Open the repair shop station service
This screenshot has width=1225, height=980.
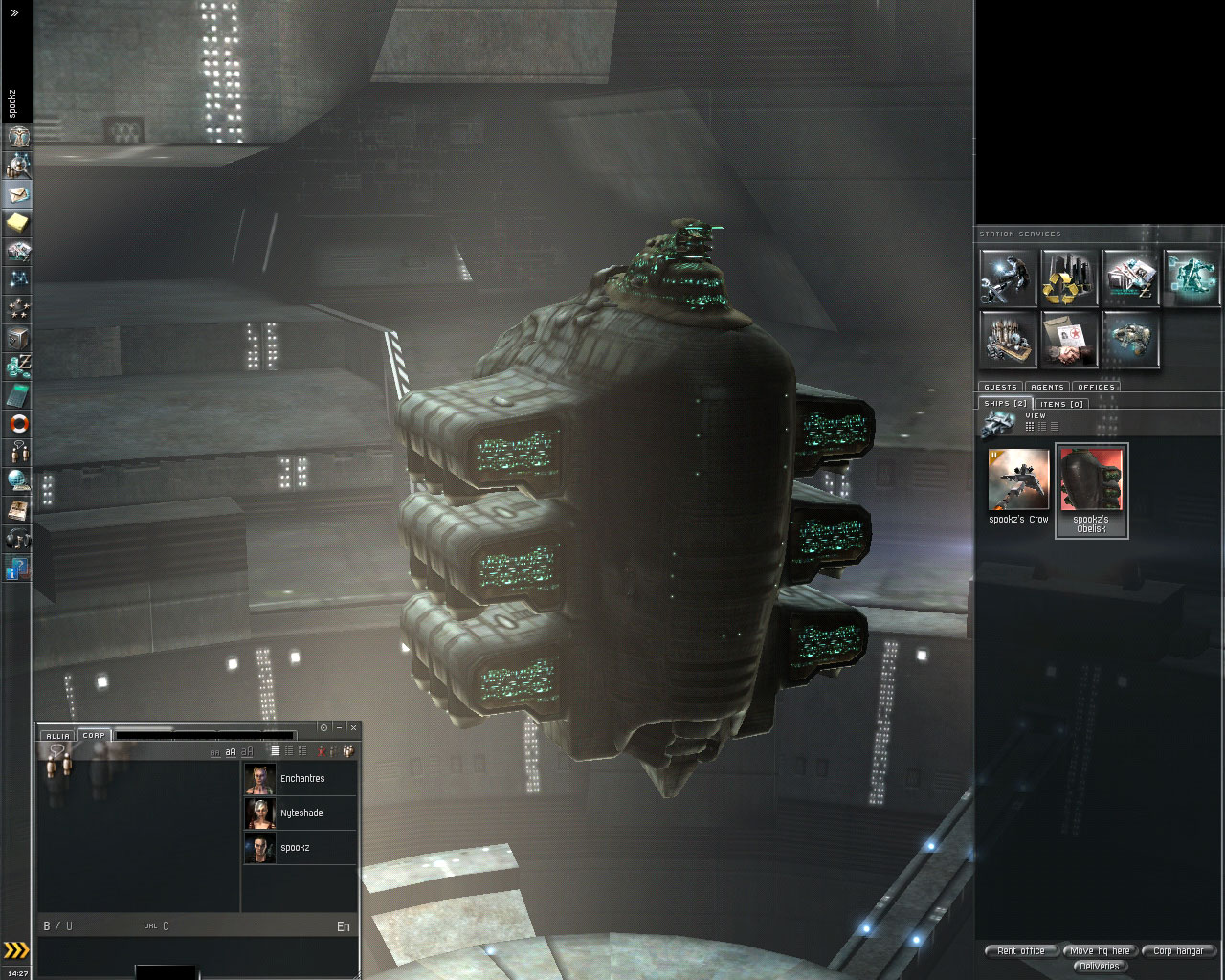click(x=1008, y=278)
